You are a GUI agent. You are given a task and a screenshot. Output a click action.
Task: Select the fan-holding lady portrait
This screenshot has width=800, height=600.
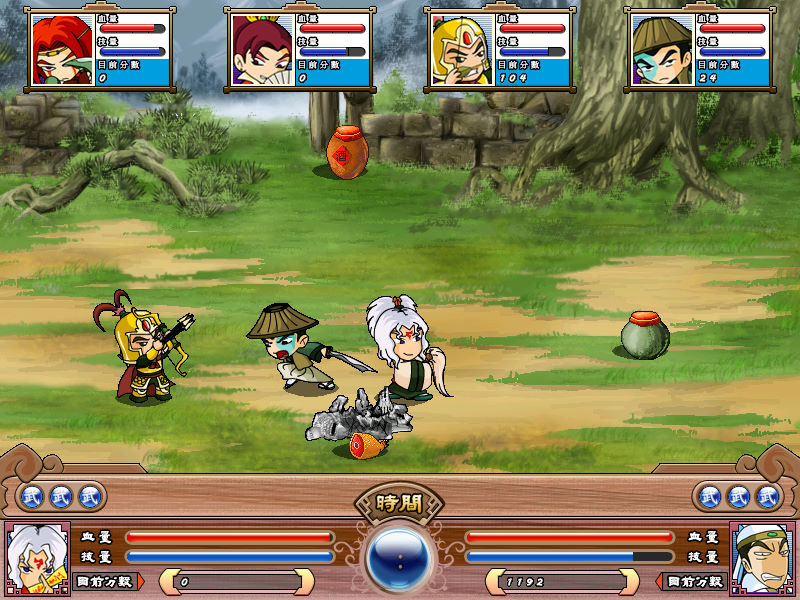click(262, 51)
